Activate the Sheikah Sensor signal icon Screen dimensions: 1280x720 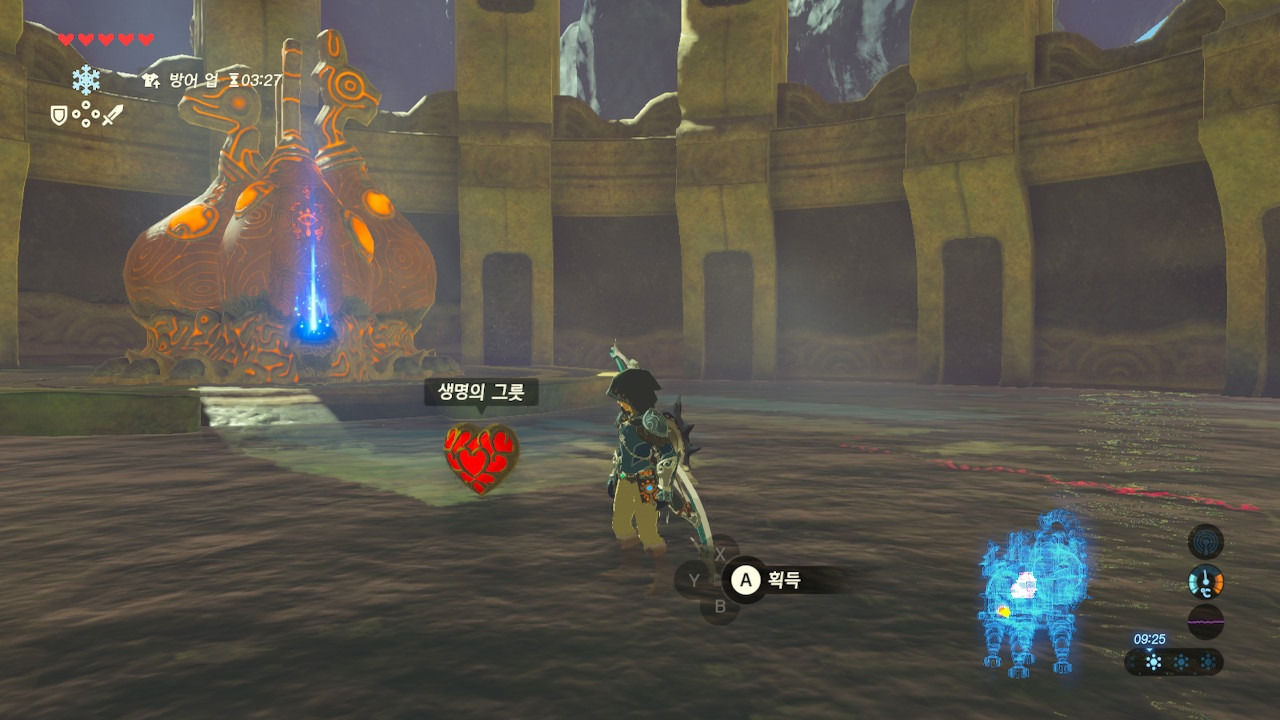pos(1205,541)
